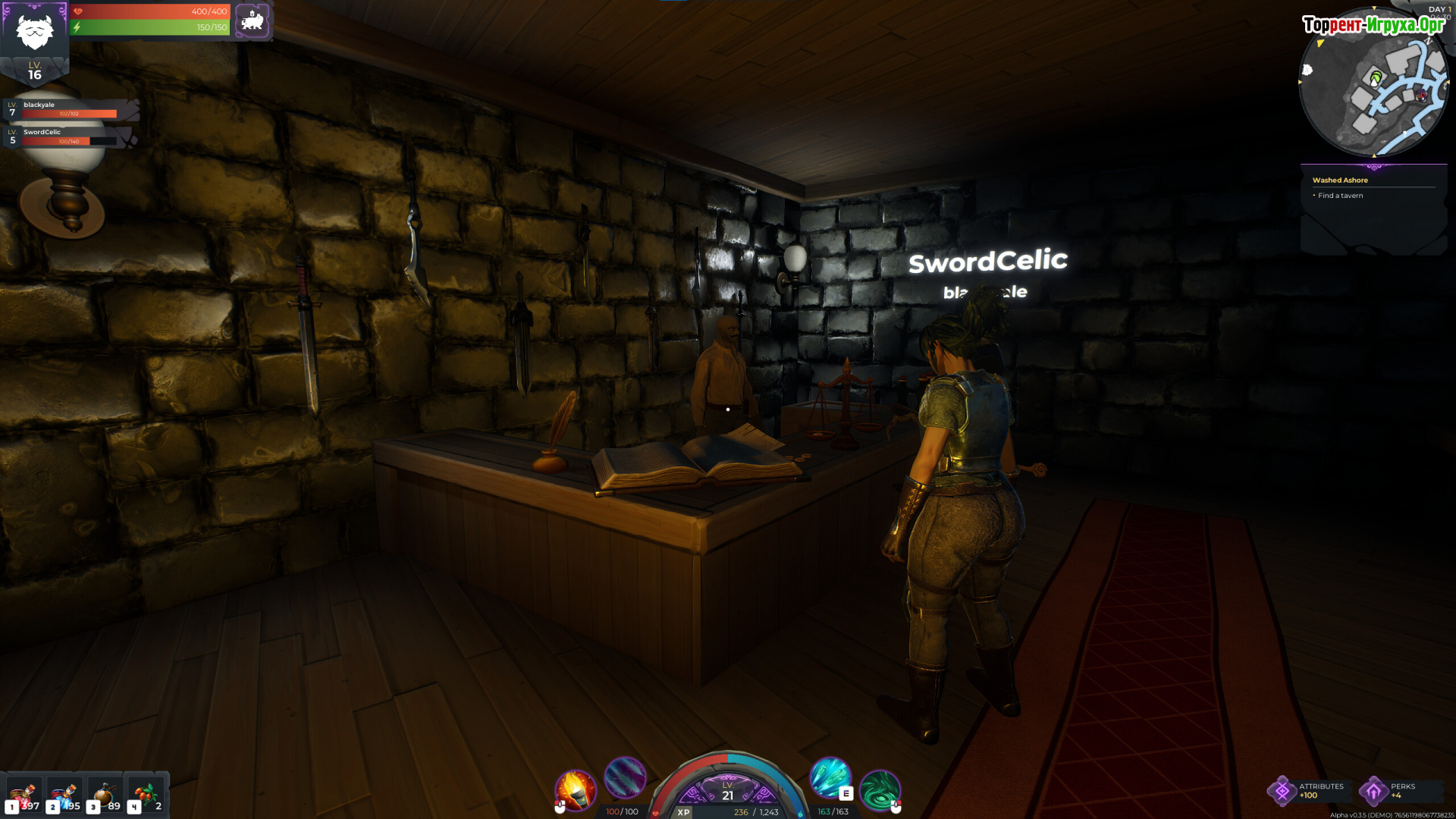Use the blue mana potion slot
This screenshot has width=1456, height=819.
pos(64,795)
